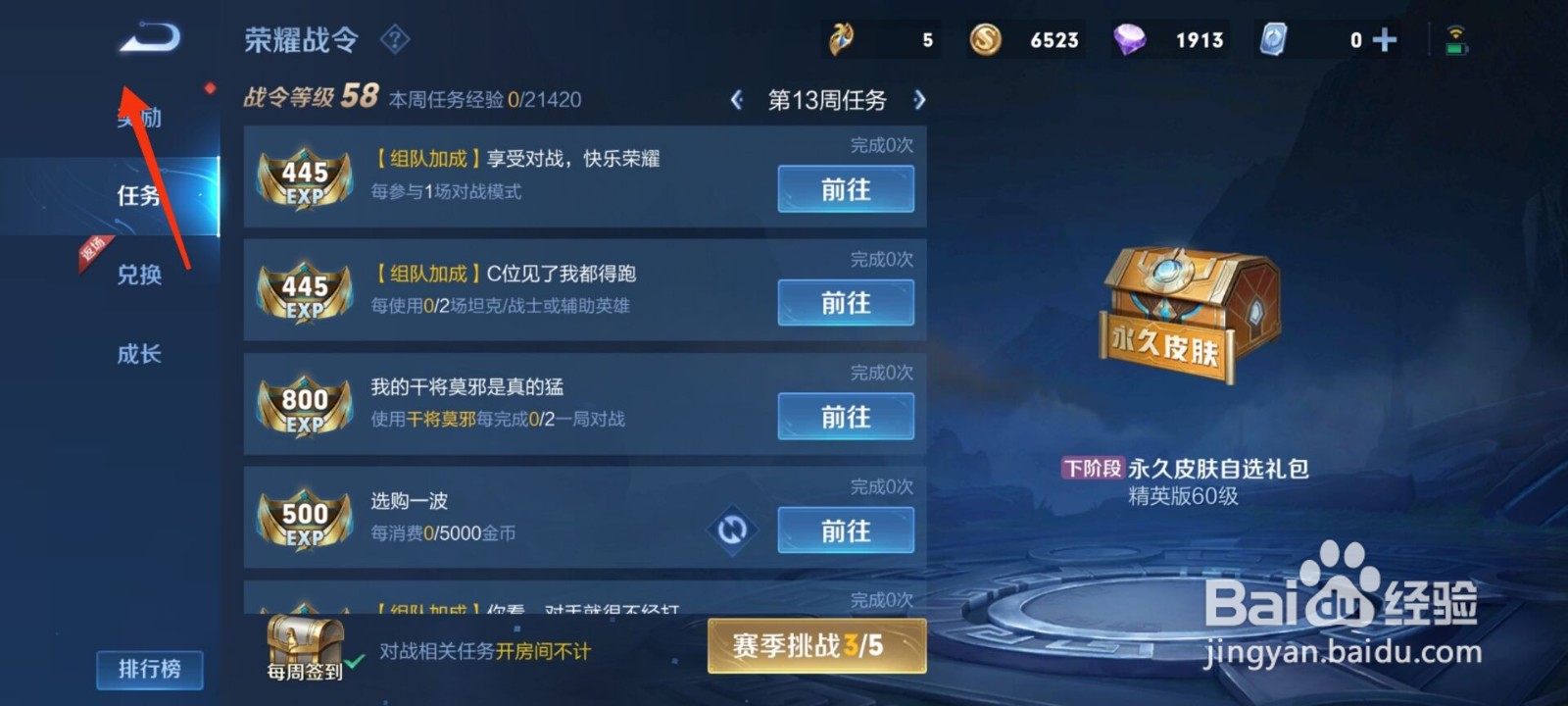Viewport: 1568px width, 706px height.
Task: Go to next week with right arrow
Action: tap(919, 99)
